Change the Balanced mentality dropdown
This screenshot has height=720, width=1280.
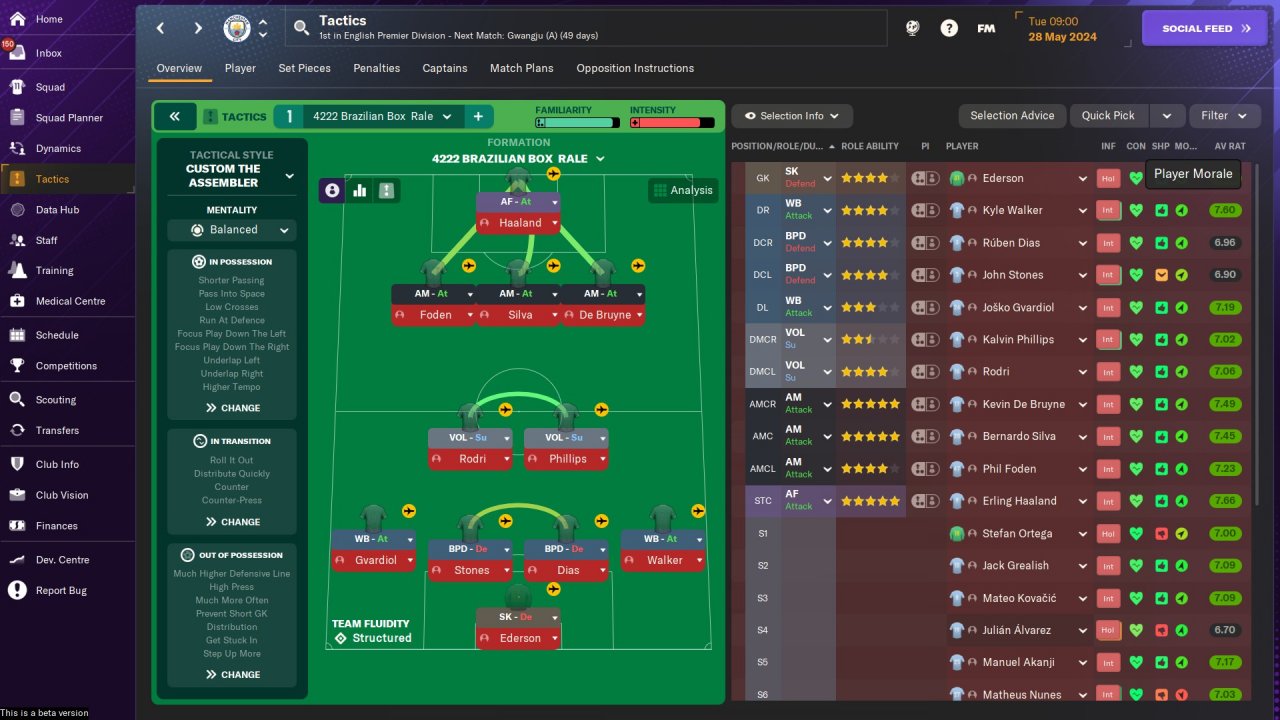(x=232, y=230)
